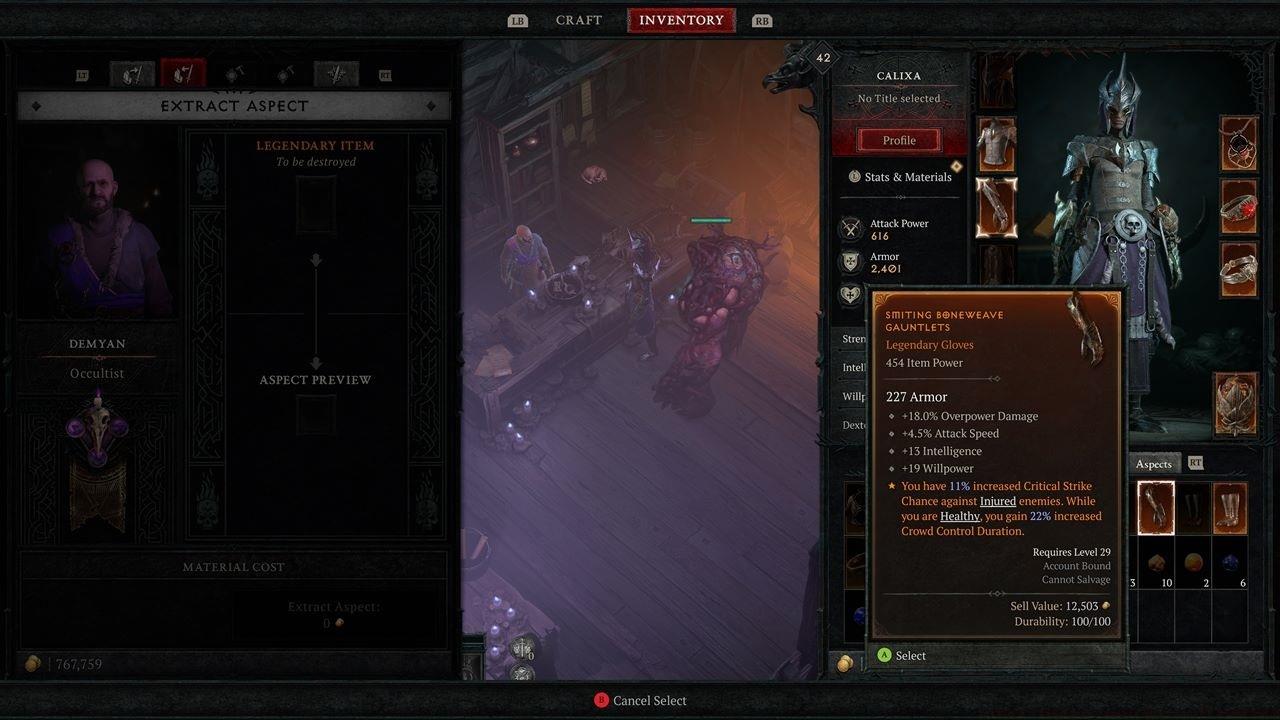Open the LB tab navigation control
This screenshot has height=720, width=1280.
517,19
